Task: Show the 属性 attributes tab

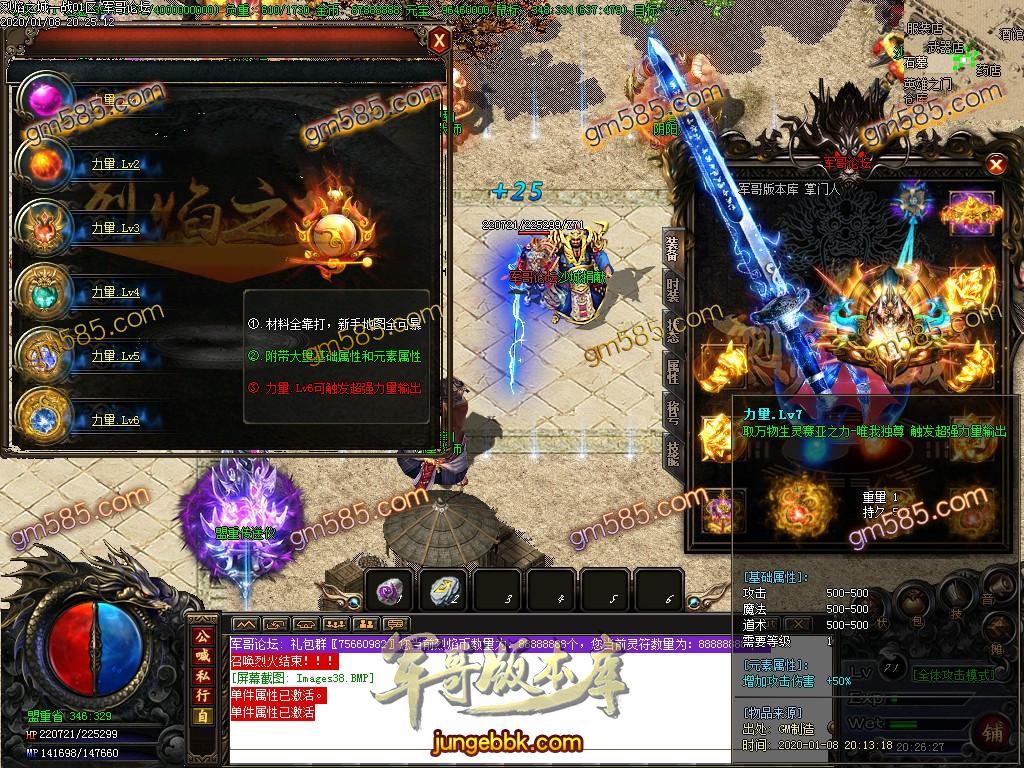Action: pos(673,371)
